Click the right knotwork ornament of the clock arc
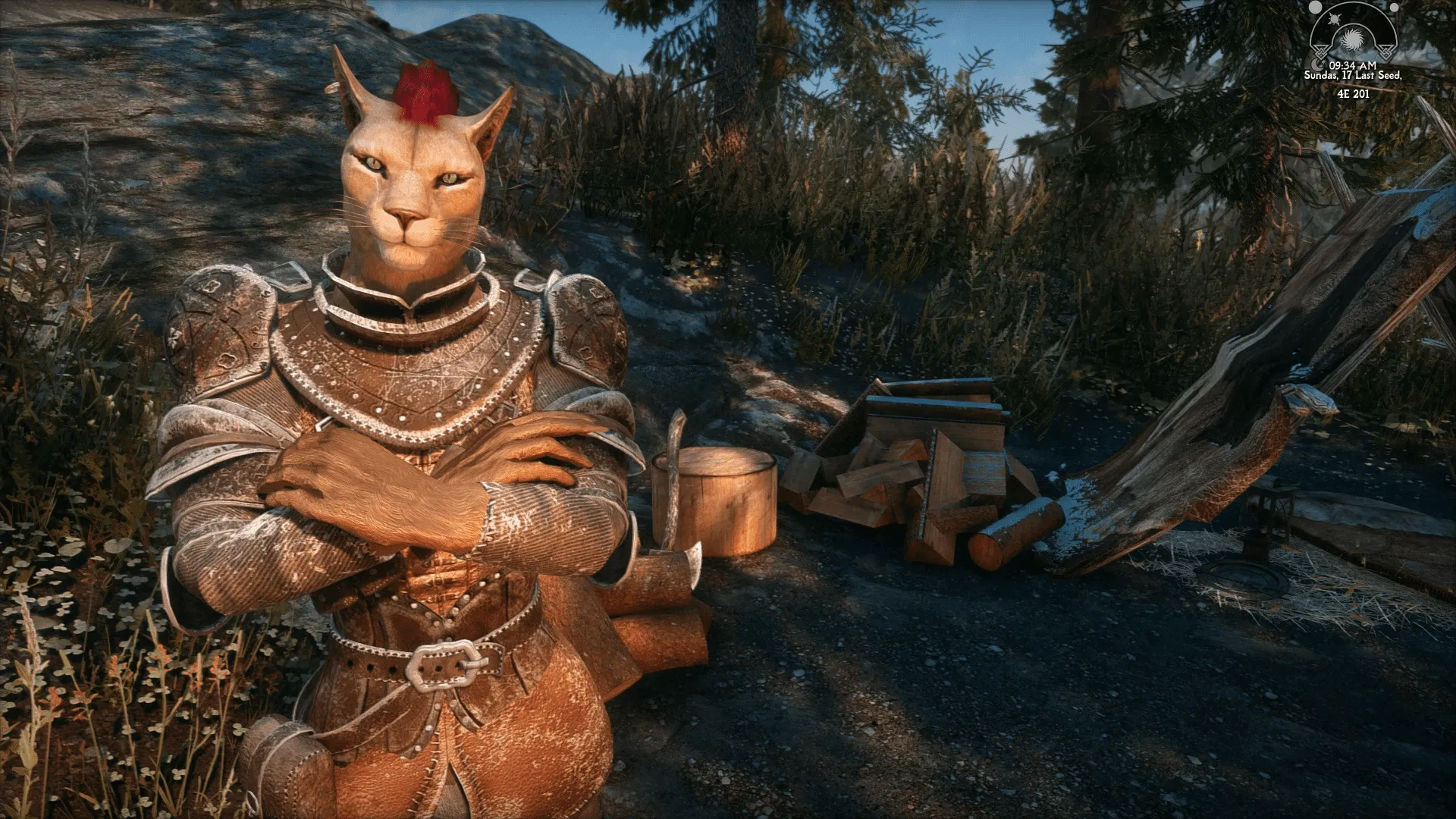This screenshot has height=819, width=1456. click(x=1386, y=52)
